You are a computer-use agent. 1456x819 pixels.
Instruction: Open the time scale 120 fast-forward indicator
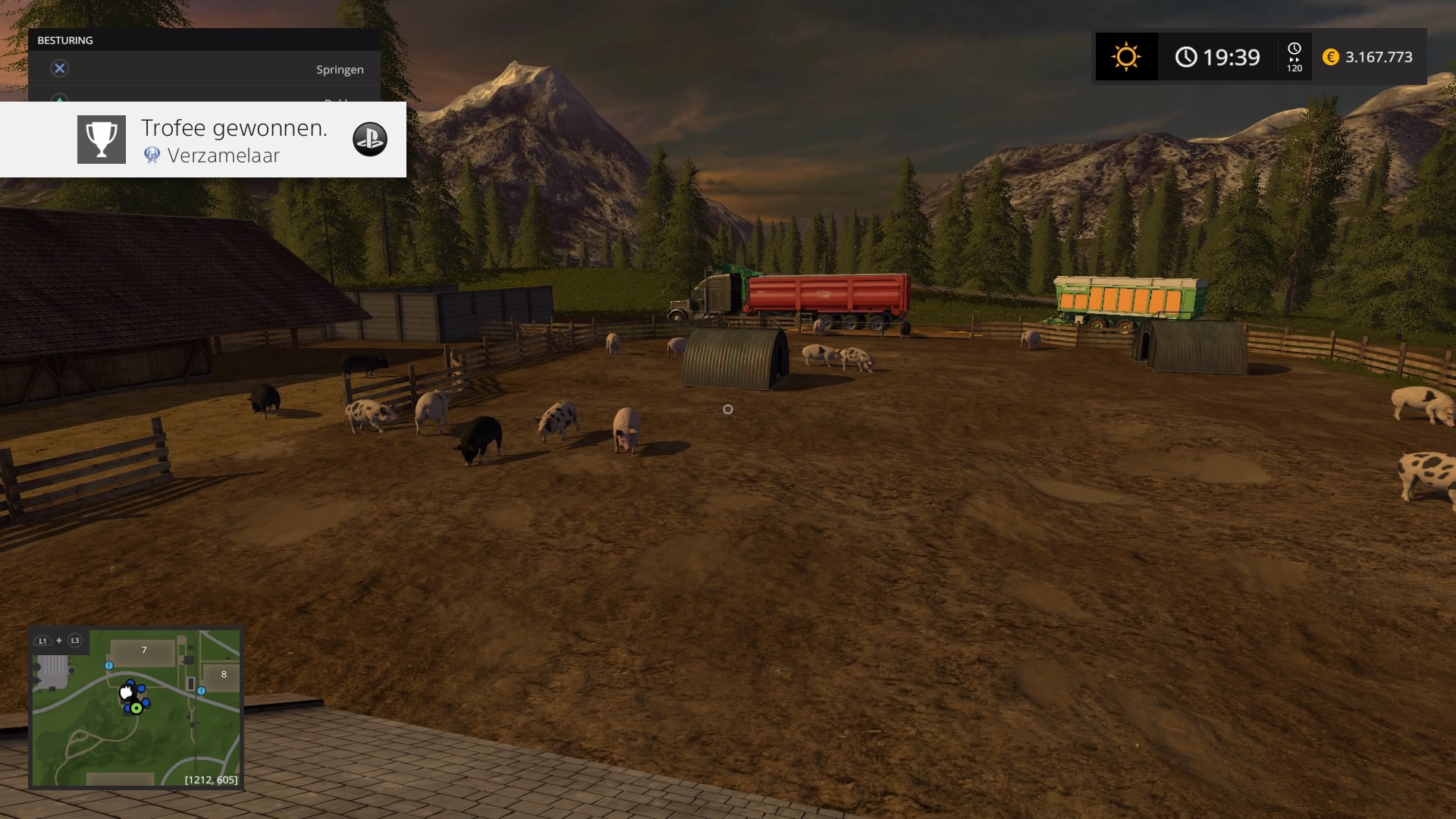point(1295,56)
